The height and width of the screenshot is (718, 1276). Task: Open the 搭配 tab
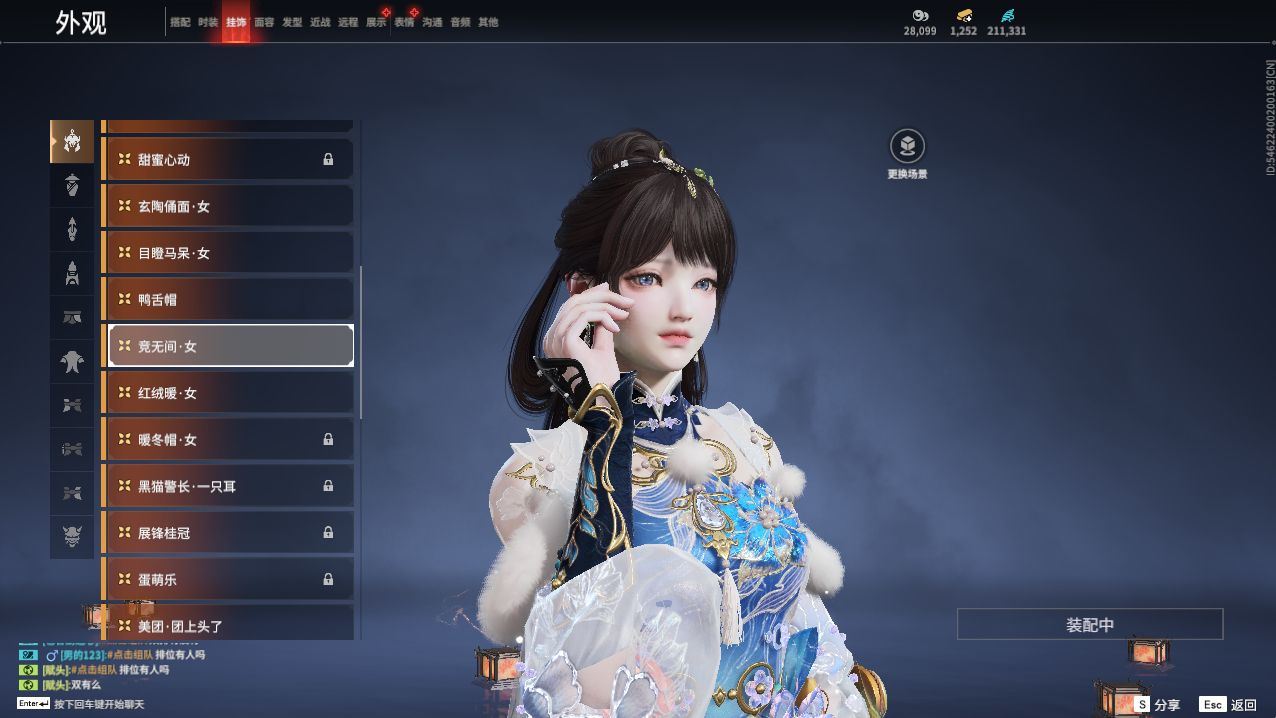tap(180, 22)
